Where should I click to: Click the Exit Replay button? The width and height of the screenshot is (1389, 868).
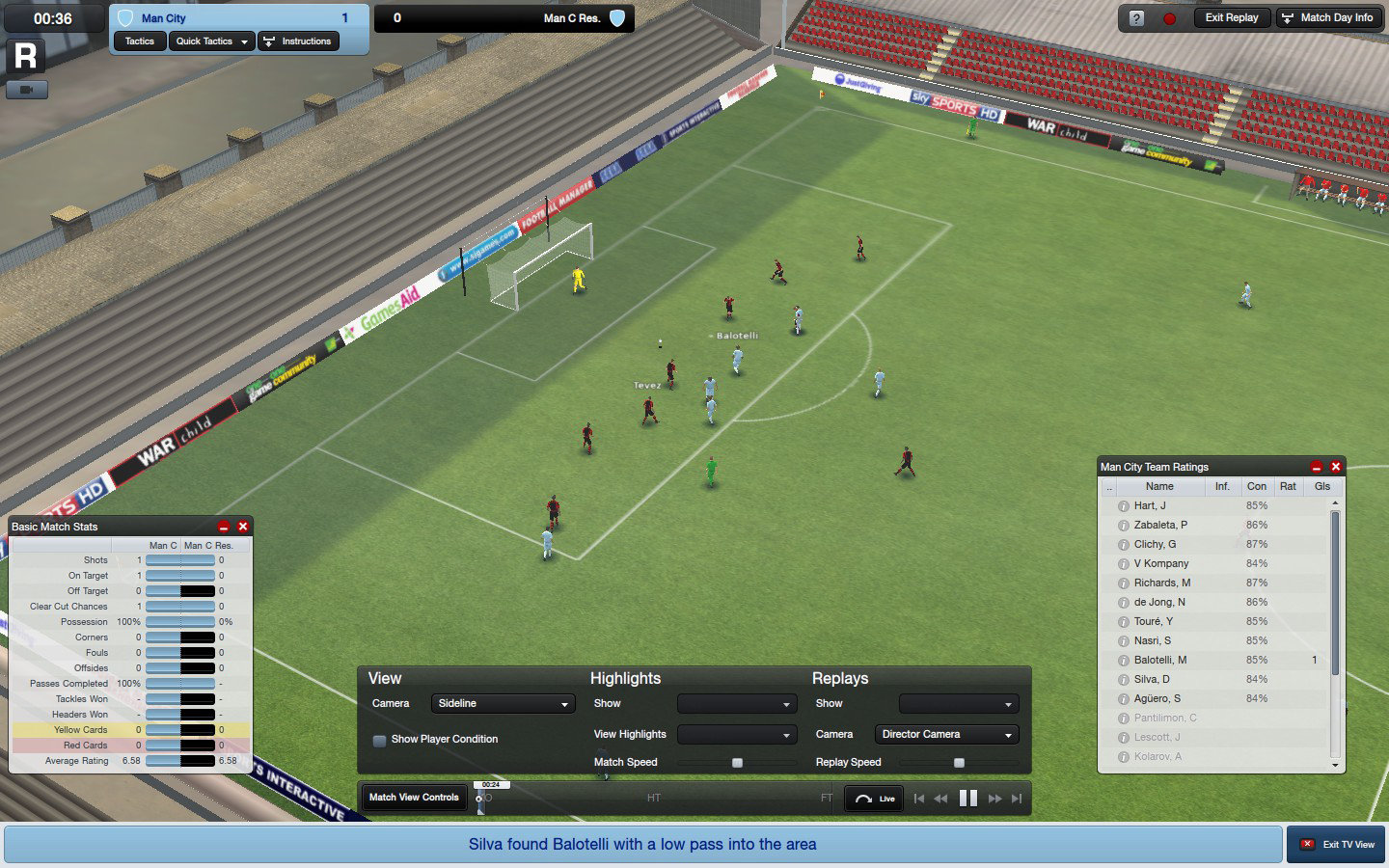pos(1232,16)
